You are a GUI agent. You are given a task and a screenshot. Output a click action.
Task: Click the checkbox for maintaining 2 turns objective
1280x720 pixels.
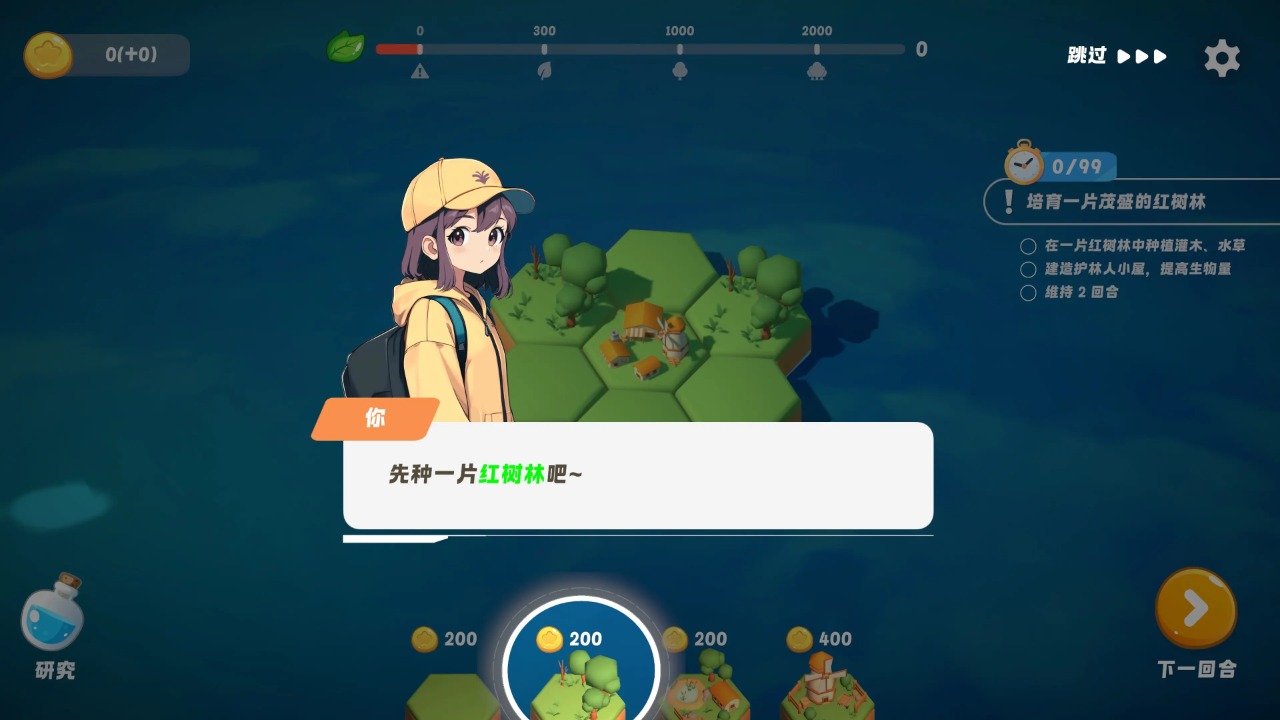point(1028,292)
